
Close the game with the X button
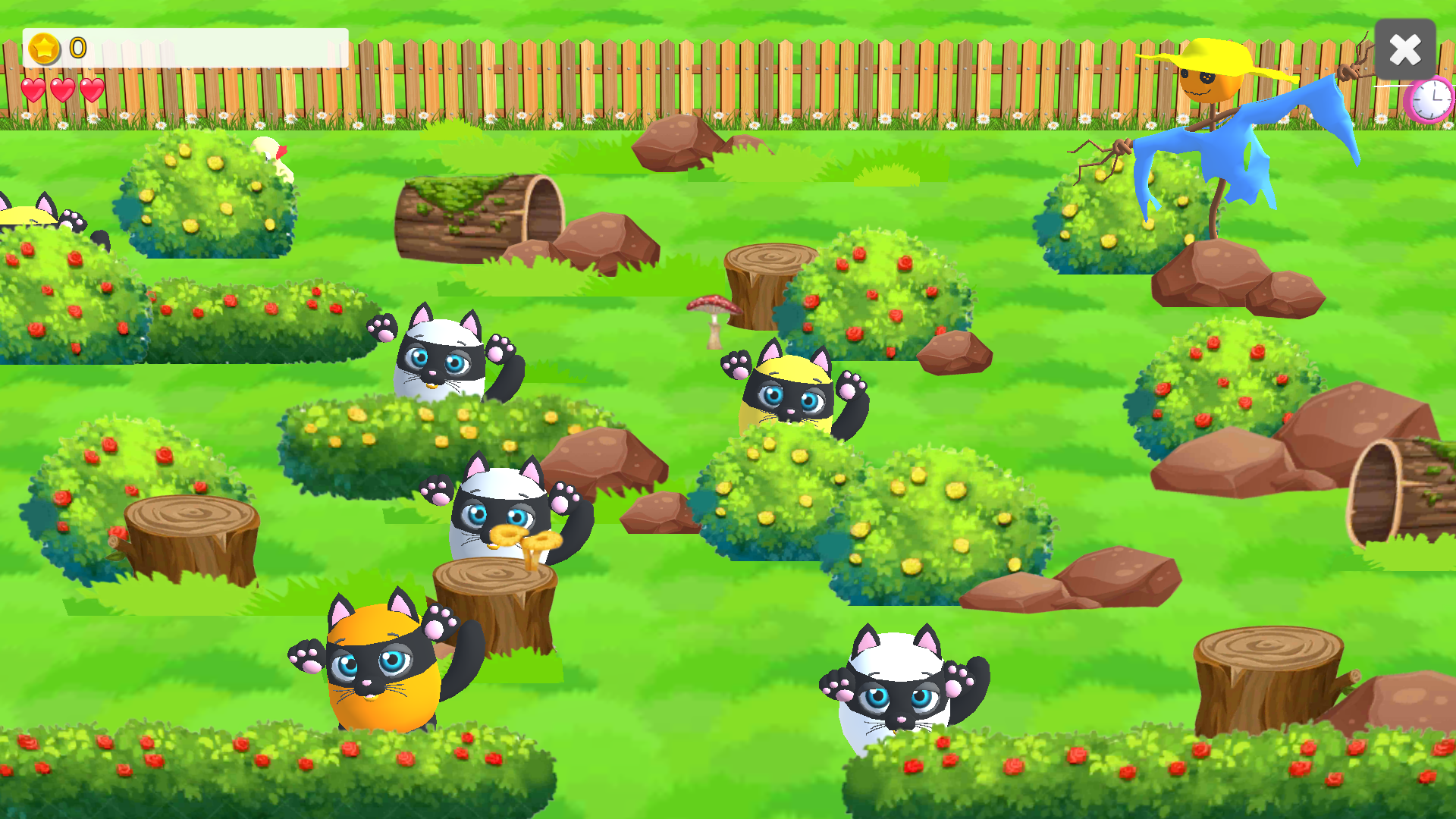pyautogui.click(x=1404, y=50)
